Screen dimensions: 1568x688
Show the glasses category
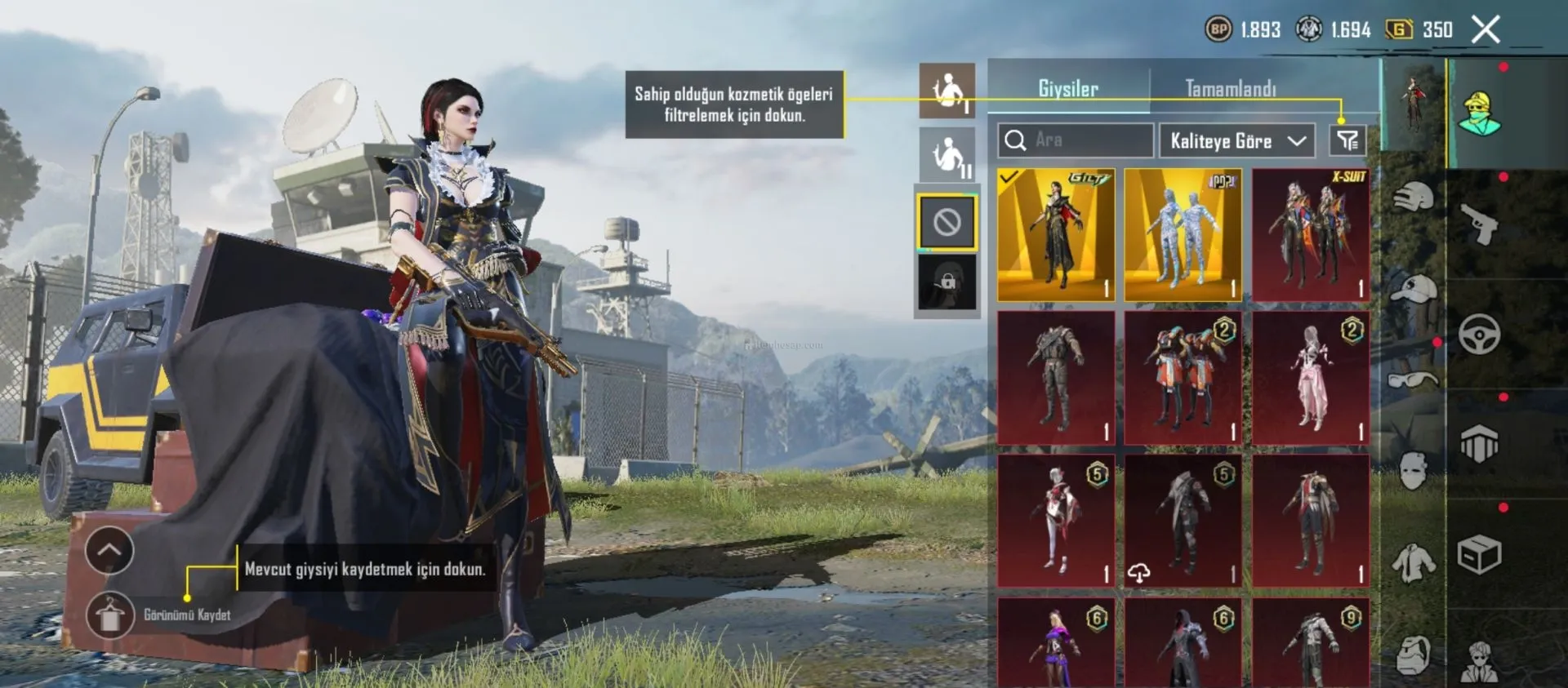pyautogui.click(x=1413, y=380)
